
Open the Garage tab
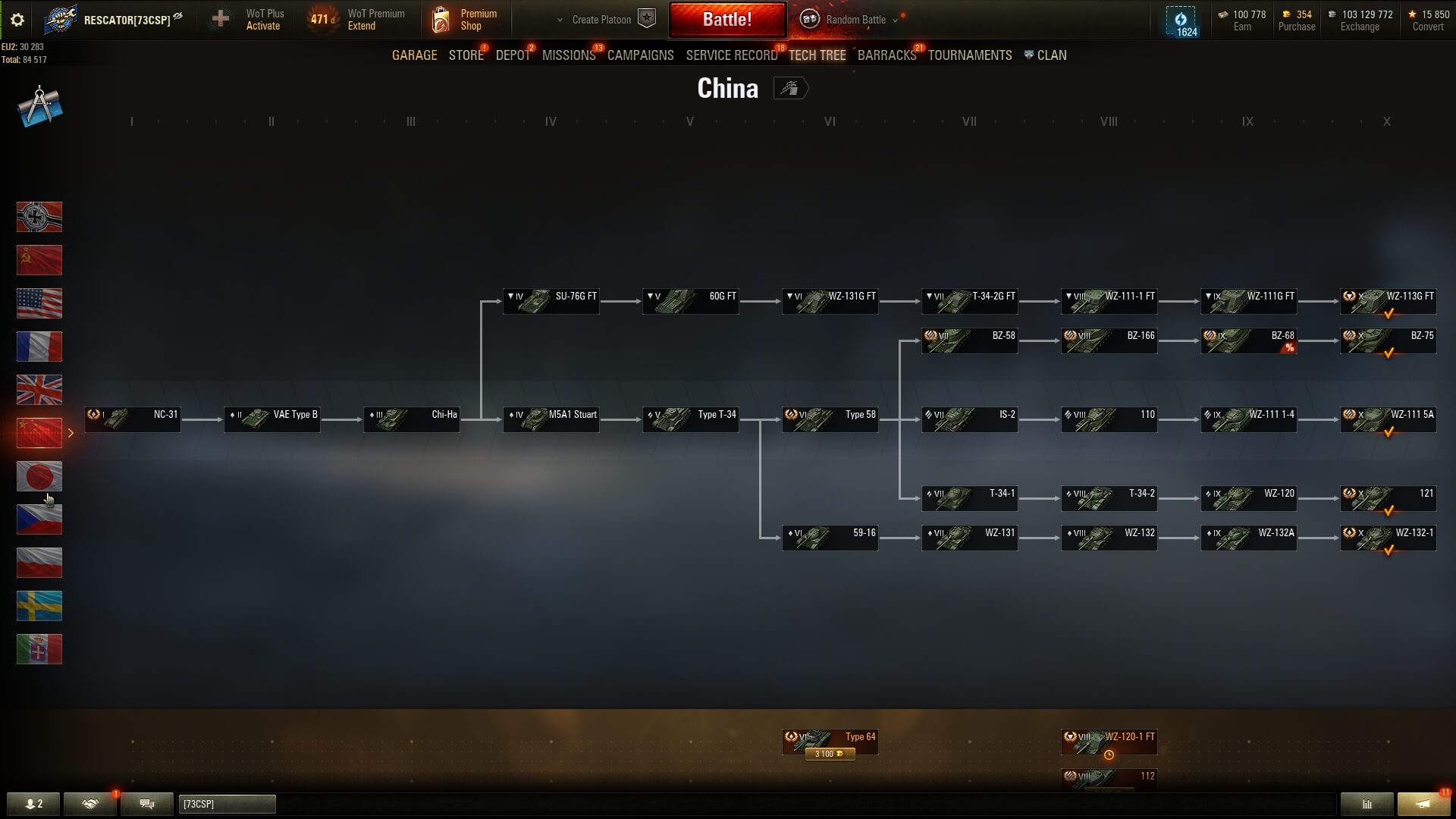click(x=414, y=55)
